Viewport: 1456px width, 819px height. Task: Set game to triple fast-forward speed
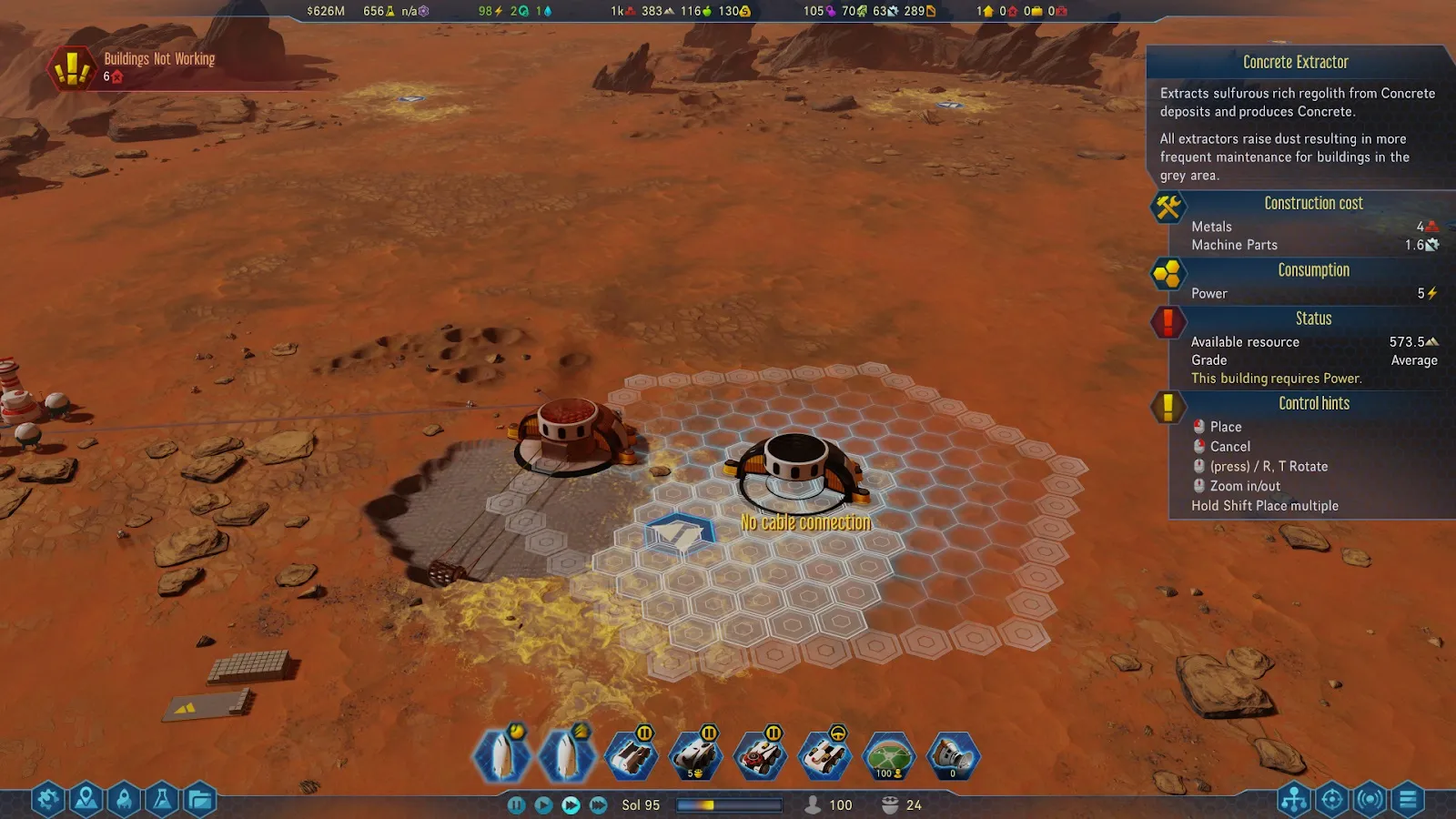click(598, 805)
